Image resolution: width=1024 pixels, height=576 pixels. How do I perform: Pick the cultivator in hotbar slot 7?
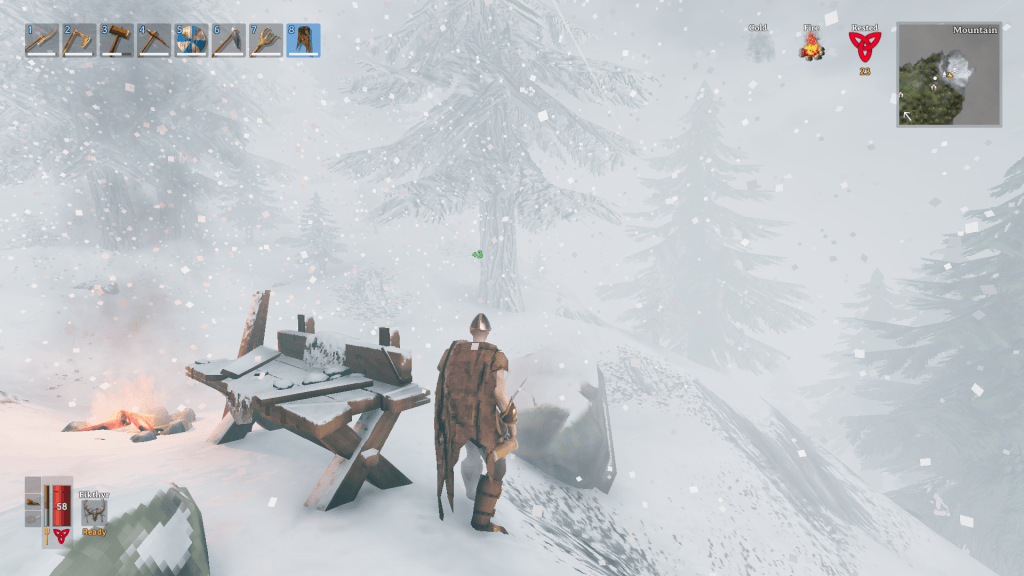(266, 40)
